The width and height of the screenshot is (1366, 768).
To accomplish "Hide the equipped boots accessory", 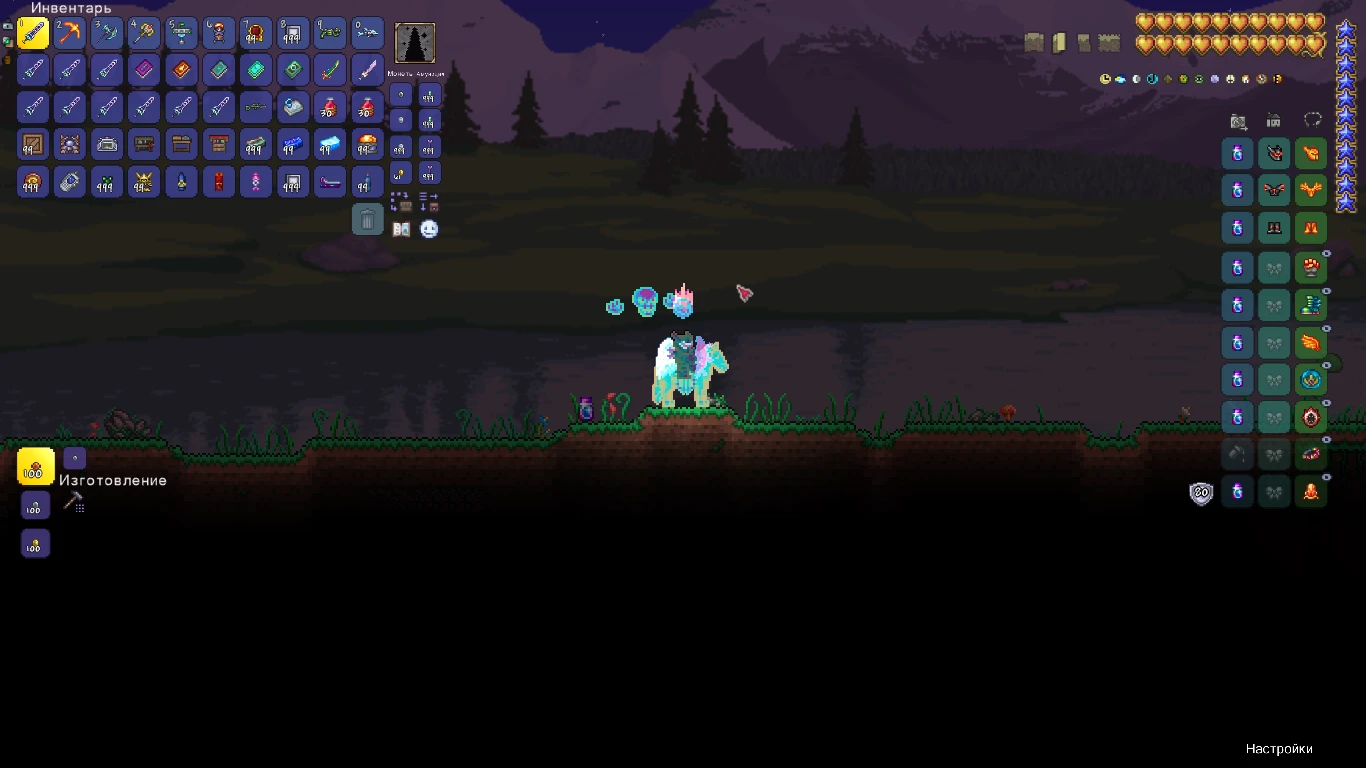I will 1326,290.
